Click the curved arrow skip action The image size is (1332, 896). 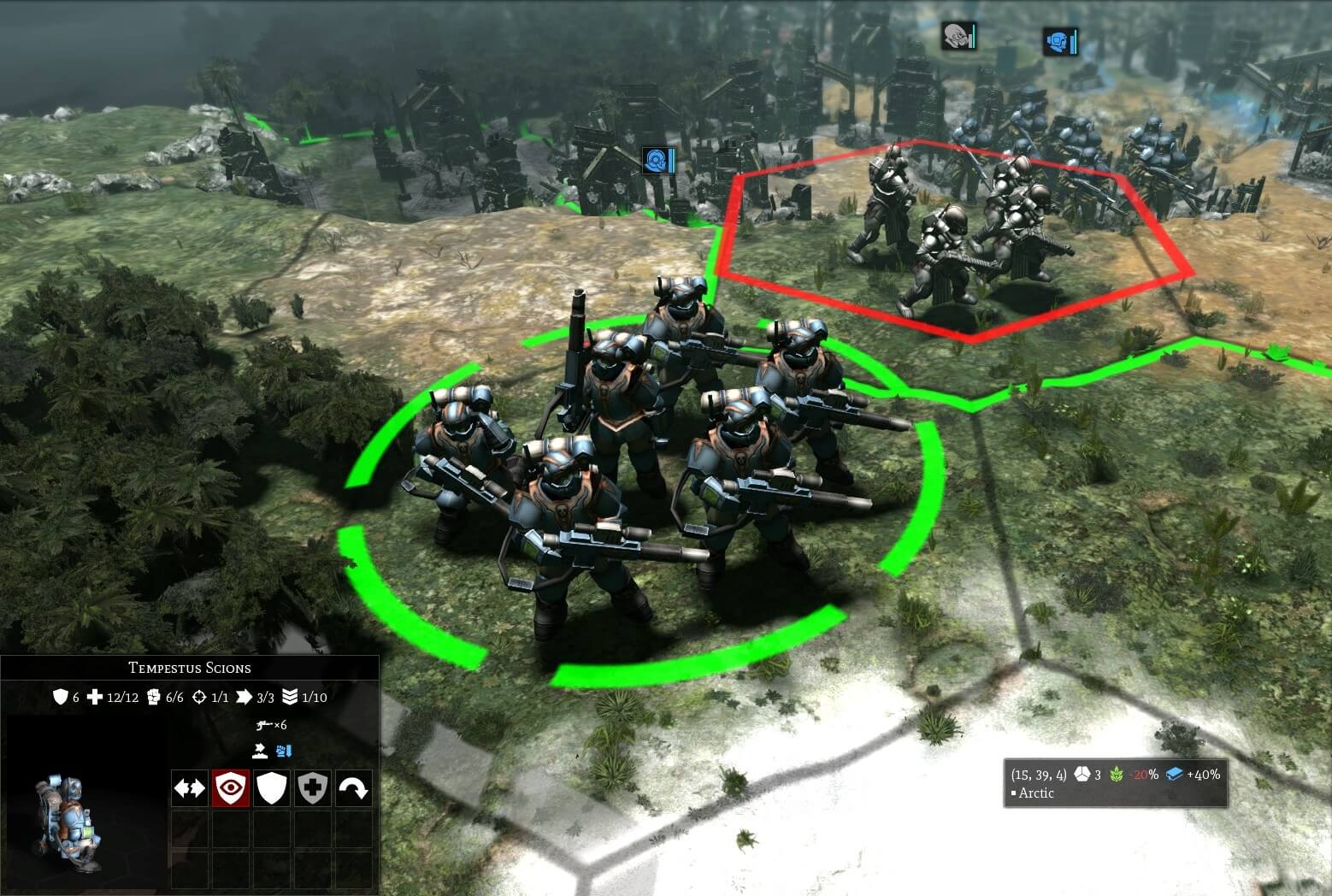pyautogui.click(x=354, y=788)
